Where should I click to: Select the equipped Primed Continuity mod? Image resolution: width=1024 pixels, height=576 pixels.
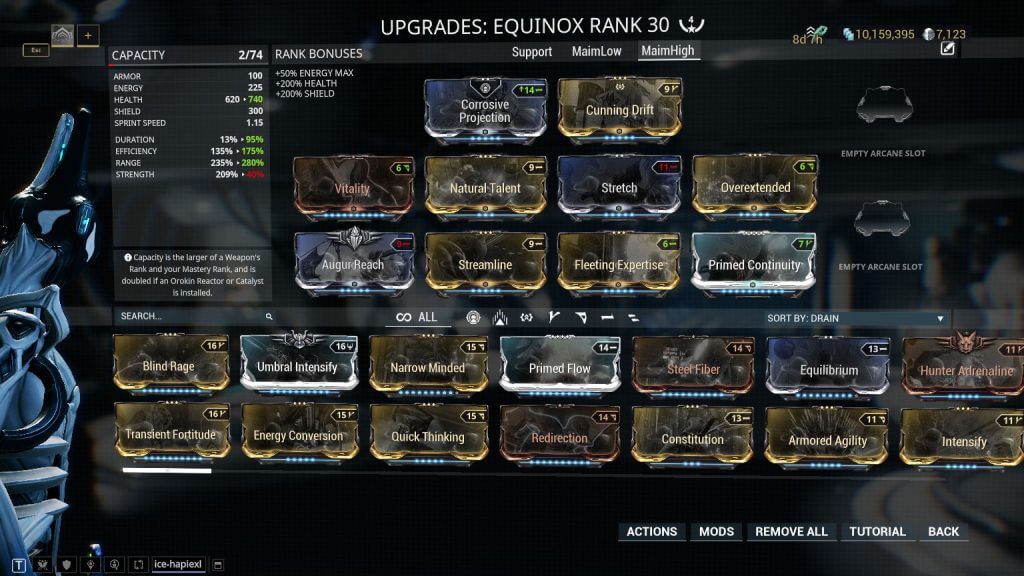pyautogui.click(x=754, y=264)
